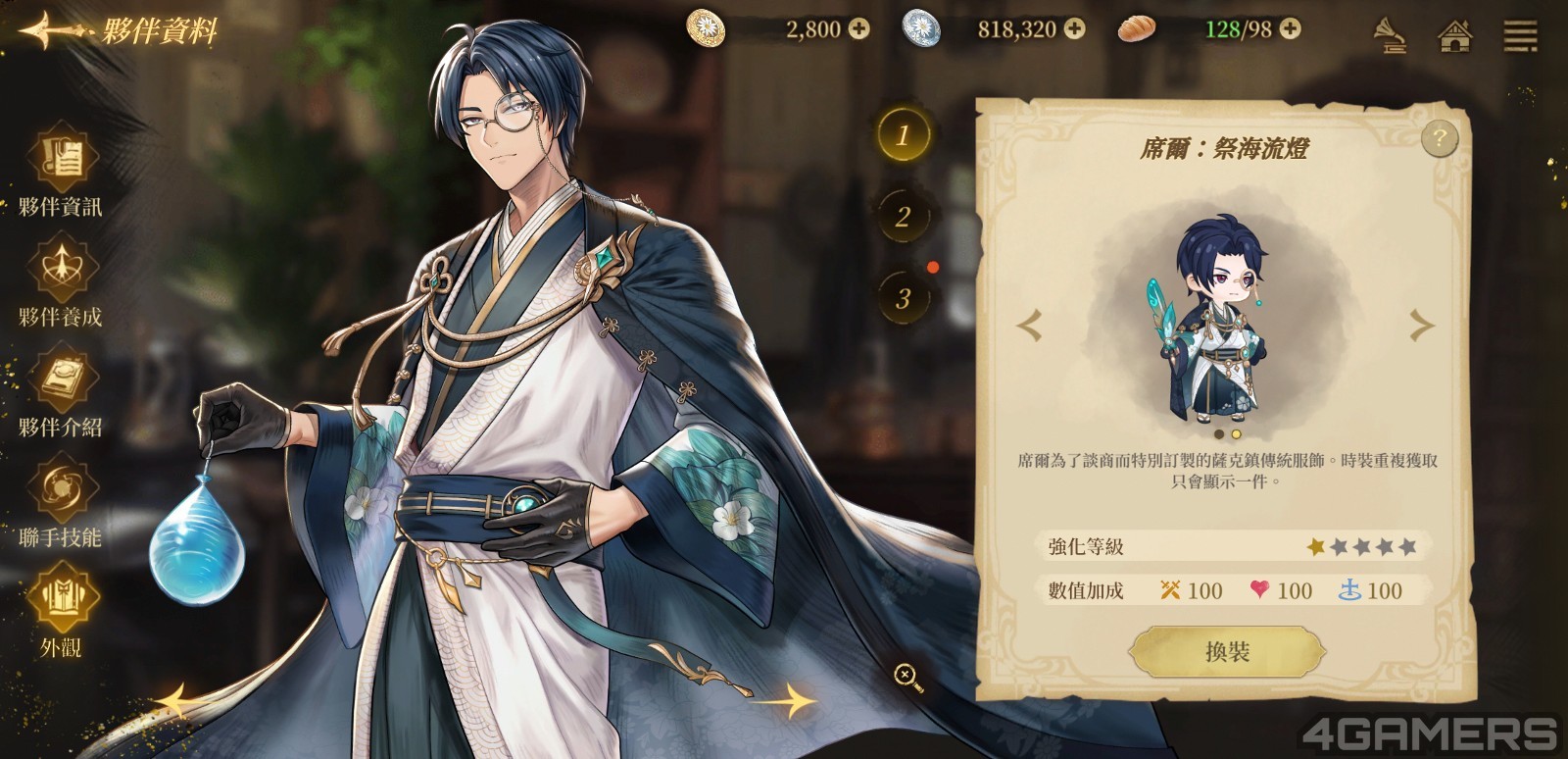Viewport: 1568px width, 759px height.
Task: Return to the home screen
Action: [1455, 36]
